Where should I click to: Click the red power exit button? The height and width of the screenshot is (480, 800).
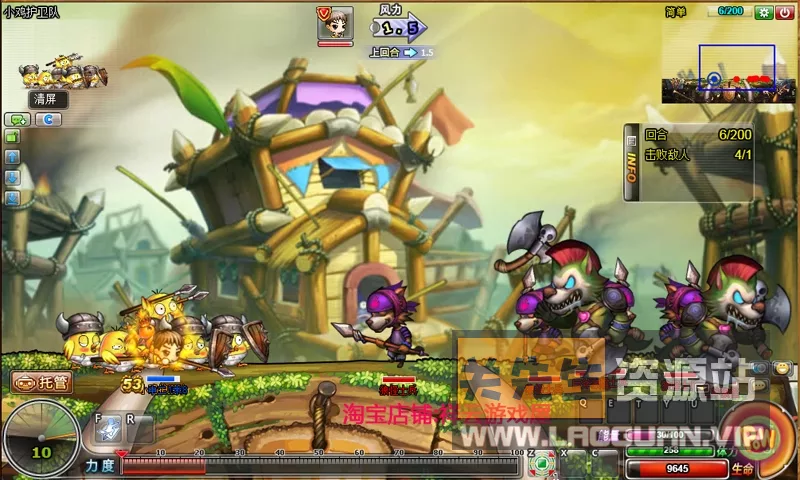tap(784, 12)
